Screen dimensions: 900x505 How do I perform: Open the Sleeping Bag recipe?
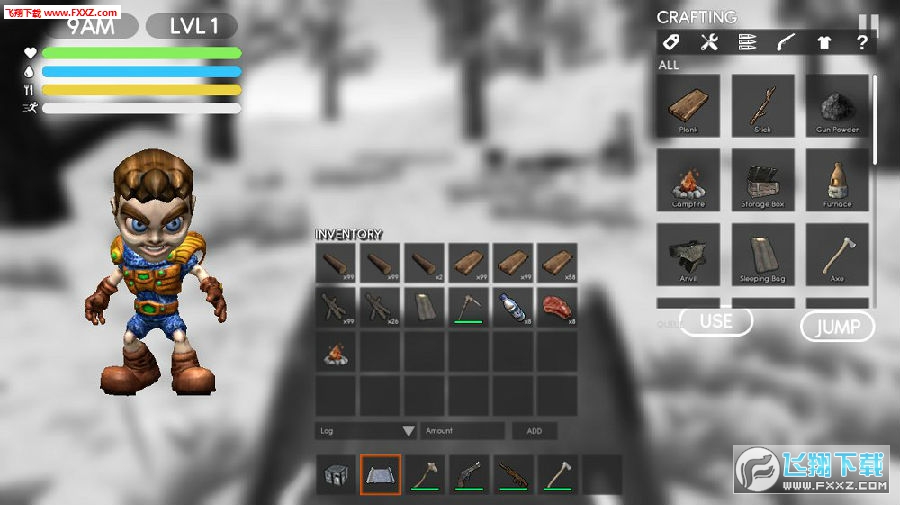point(763,254)
